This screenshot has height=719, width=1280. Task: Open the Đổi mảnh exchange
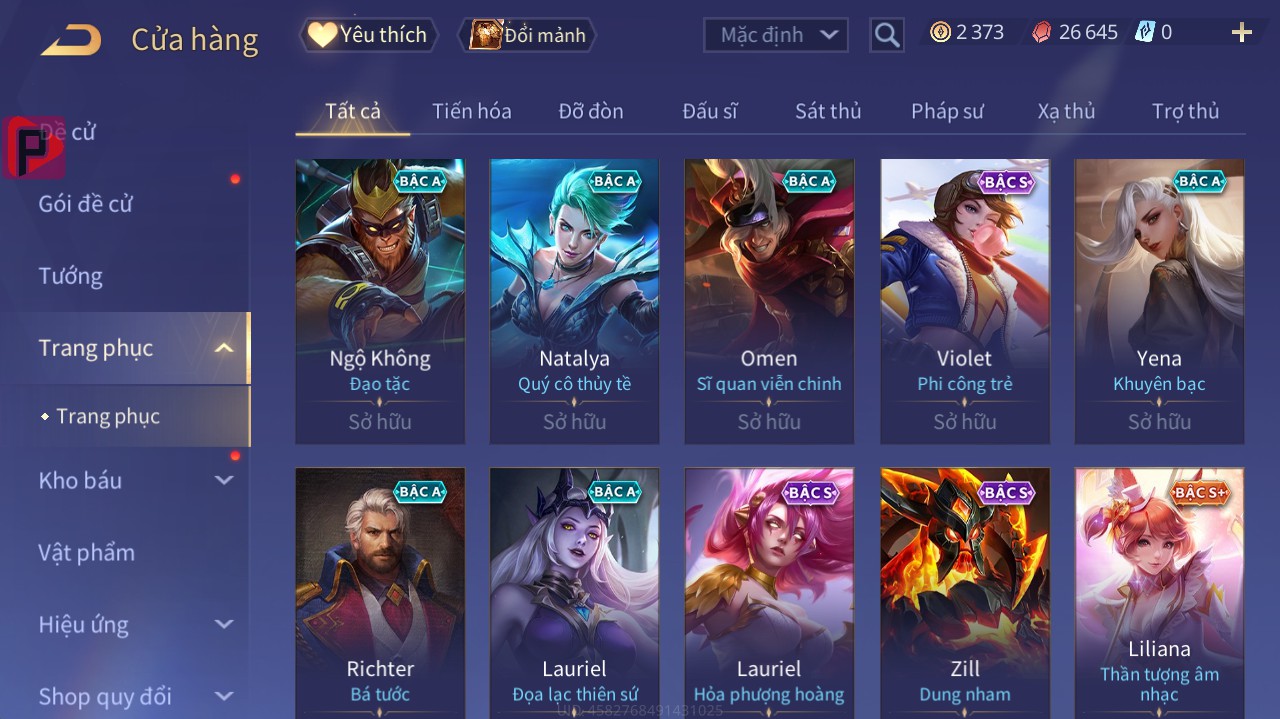[x=527, y=35]
